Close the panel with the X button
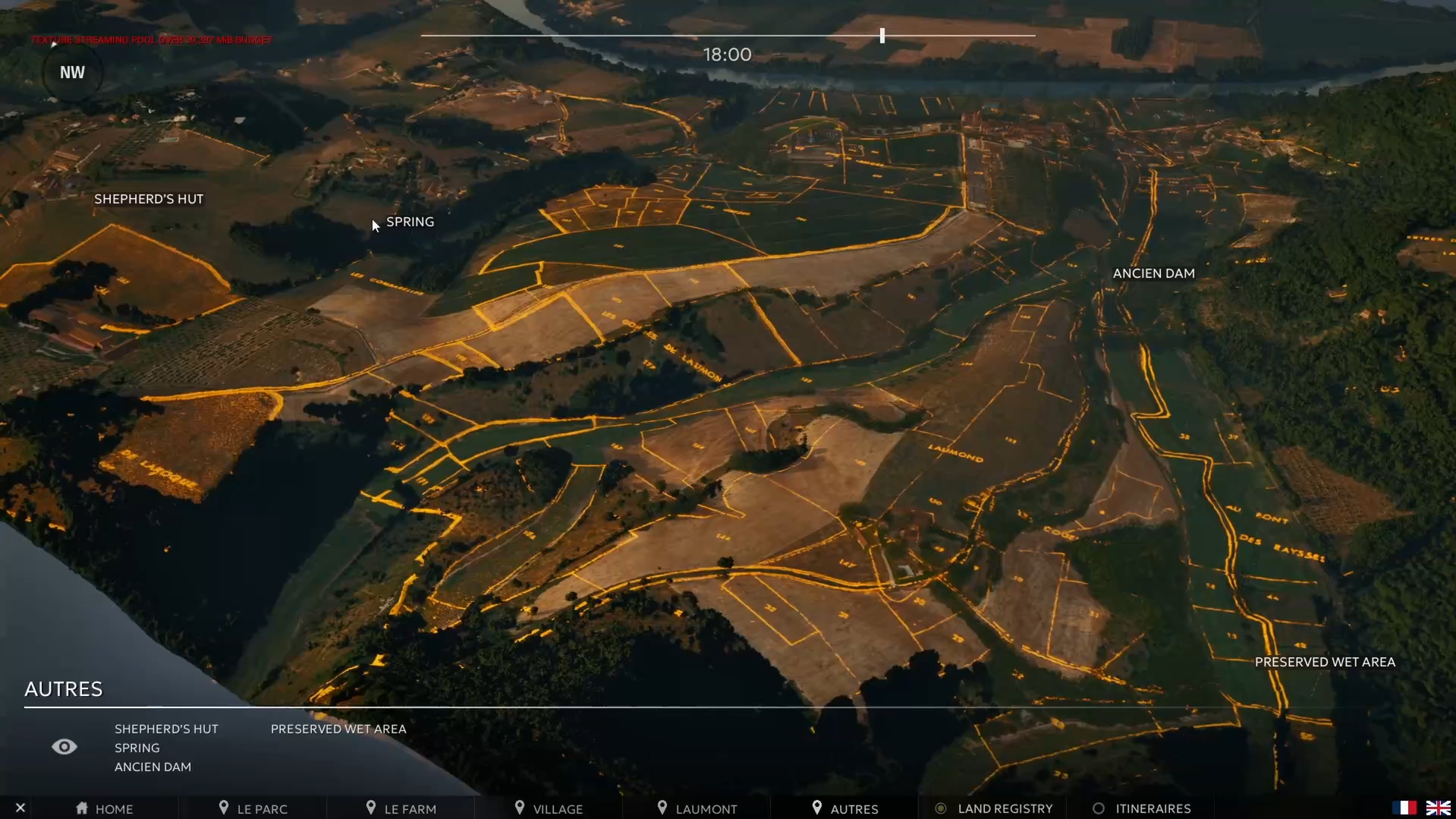 [x=20, y=808]
